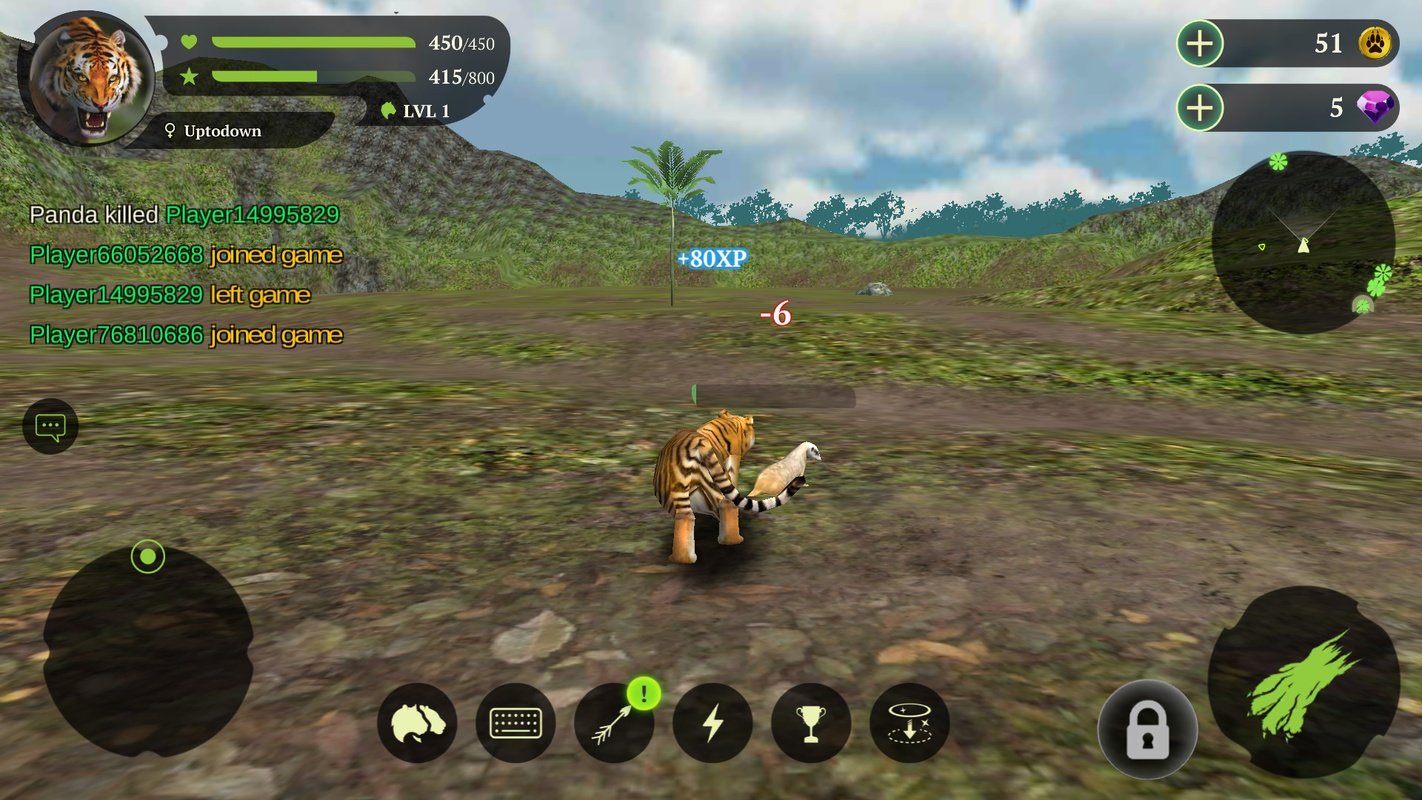Viewport: 1422px width, 800px height.
Task: Open the animal pack menu
Action: click(x=416, y=722)
